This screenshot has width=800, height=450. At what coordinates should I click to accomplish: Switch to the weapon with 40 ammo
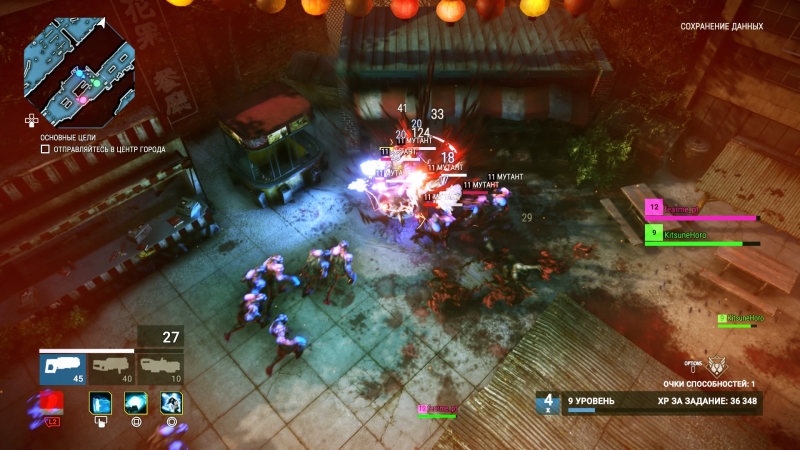(111, 368)
